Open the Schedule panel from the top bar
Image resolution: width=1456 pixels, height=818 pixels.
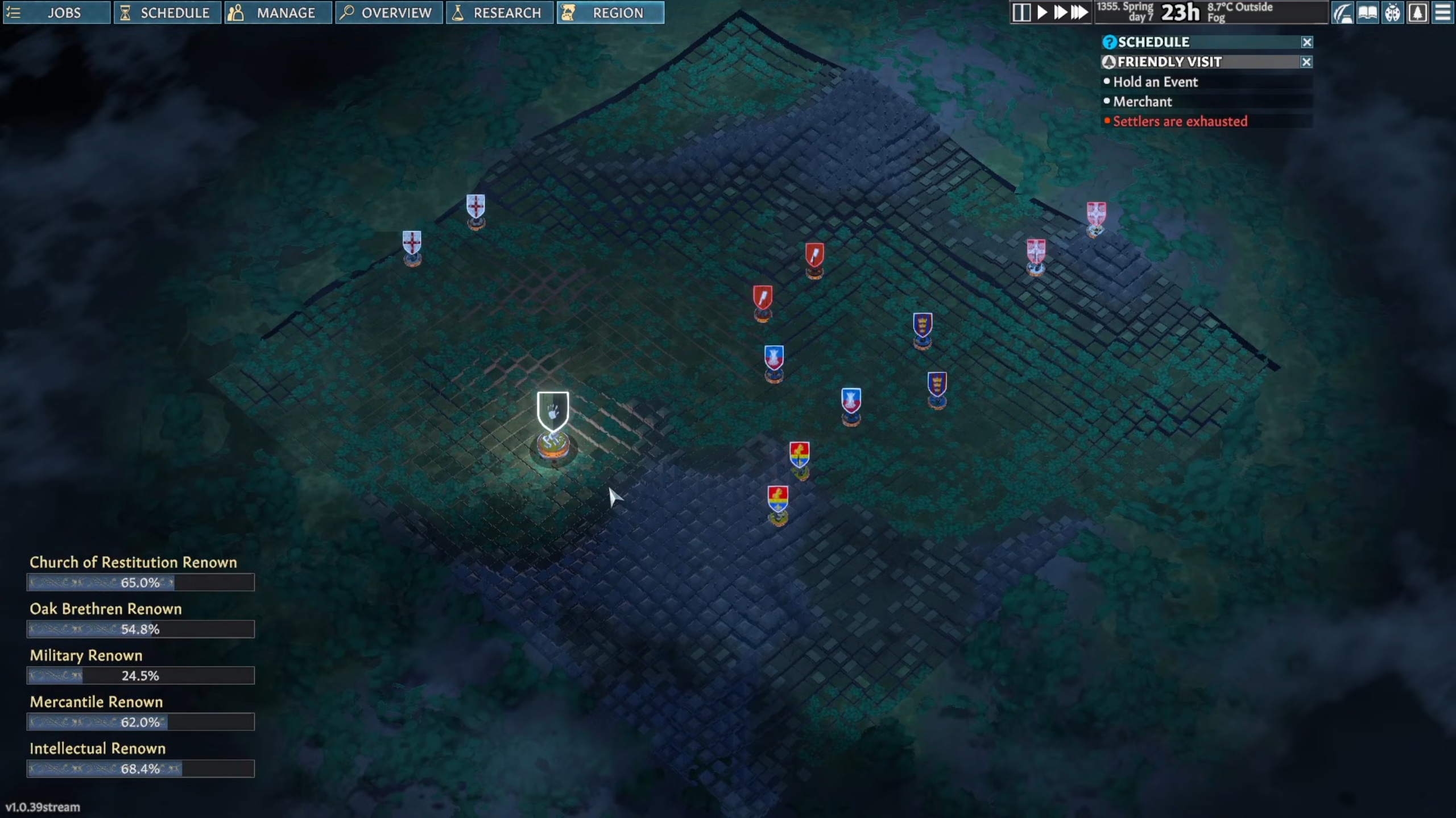pyautogui.click(x=167, y=13)
